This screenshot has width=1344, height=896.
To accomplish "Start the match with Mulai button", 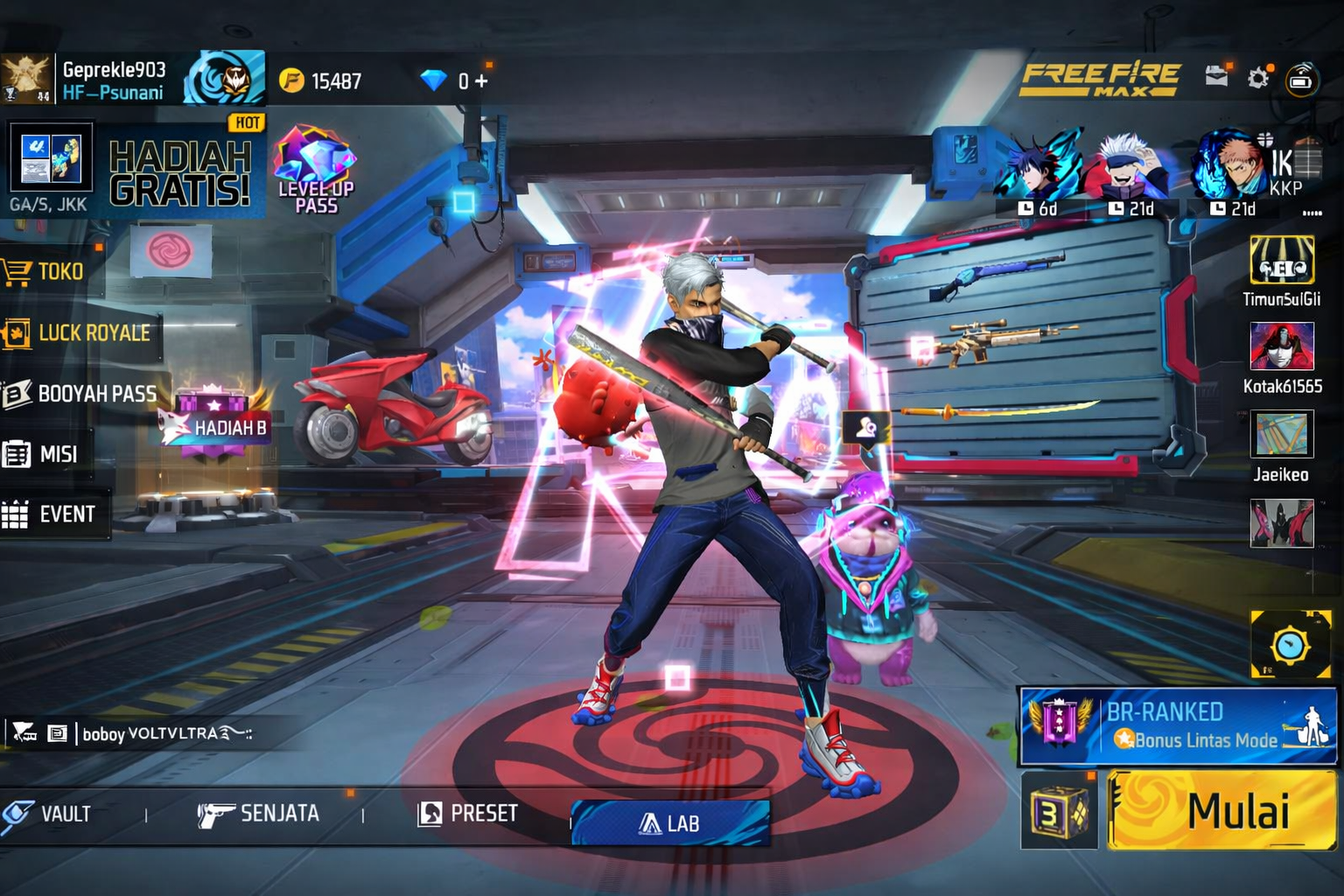I will point(1221,810).
